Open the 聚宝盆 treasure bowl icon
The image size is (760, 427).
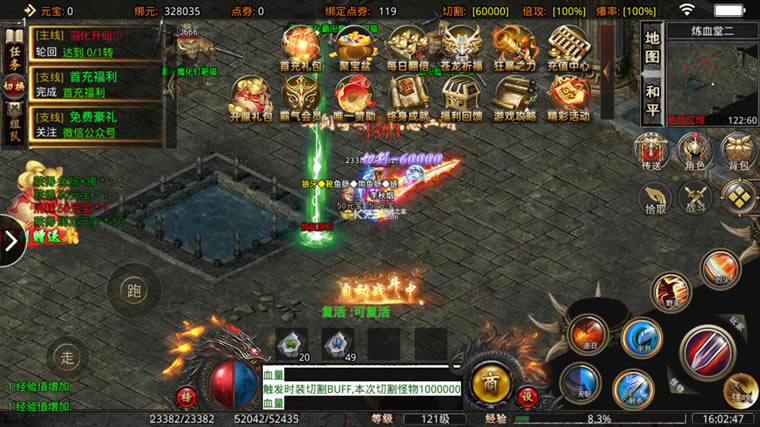point(352,46)
